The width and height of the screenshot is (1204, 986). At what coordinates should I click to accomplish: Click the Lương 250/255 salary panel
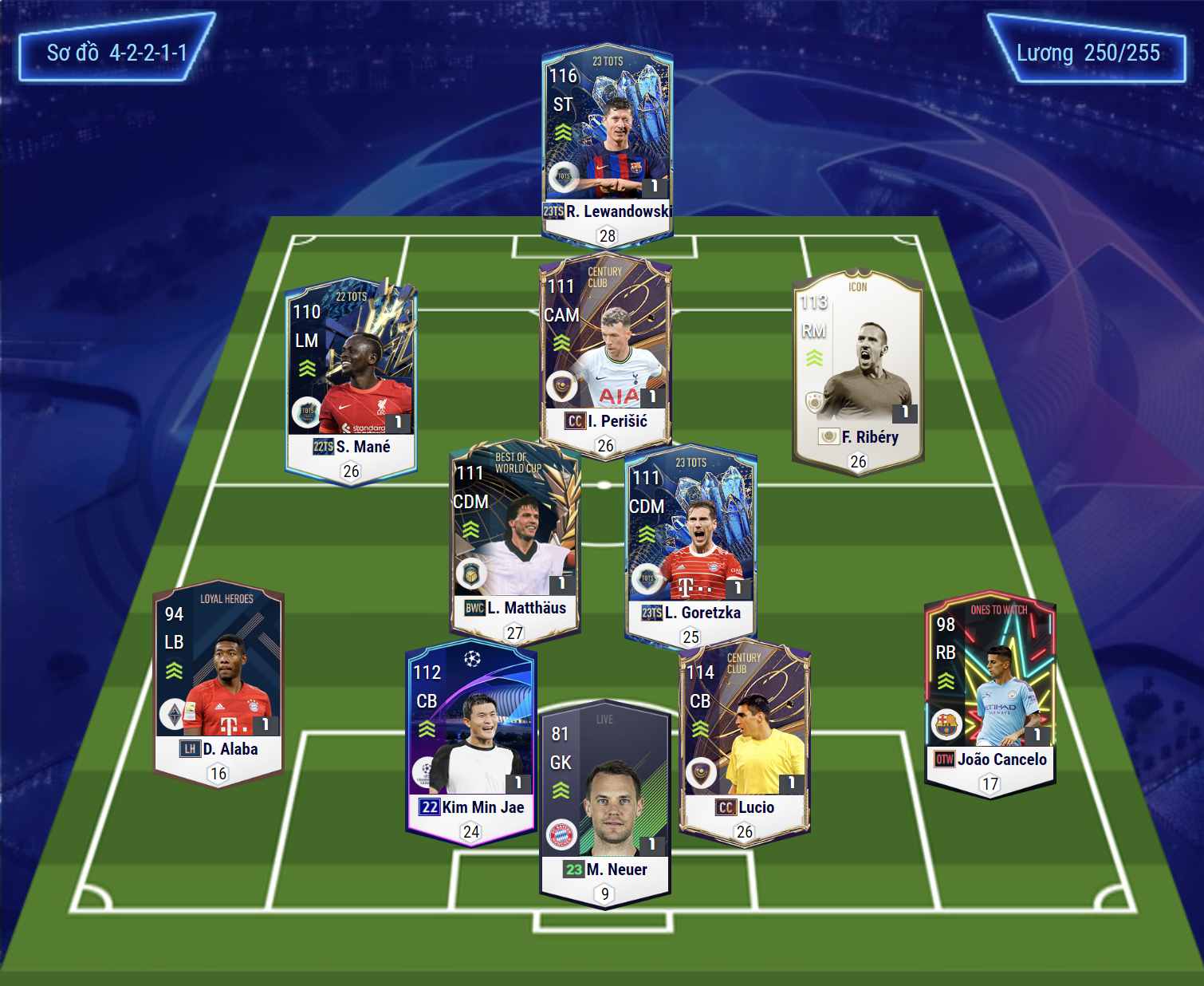[x=1088, y=53]
